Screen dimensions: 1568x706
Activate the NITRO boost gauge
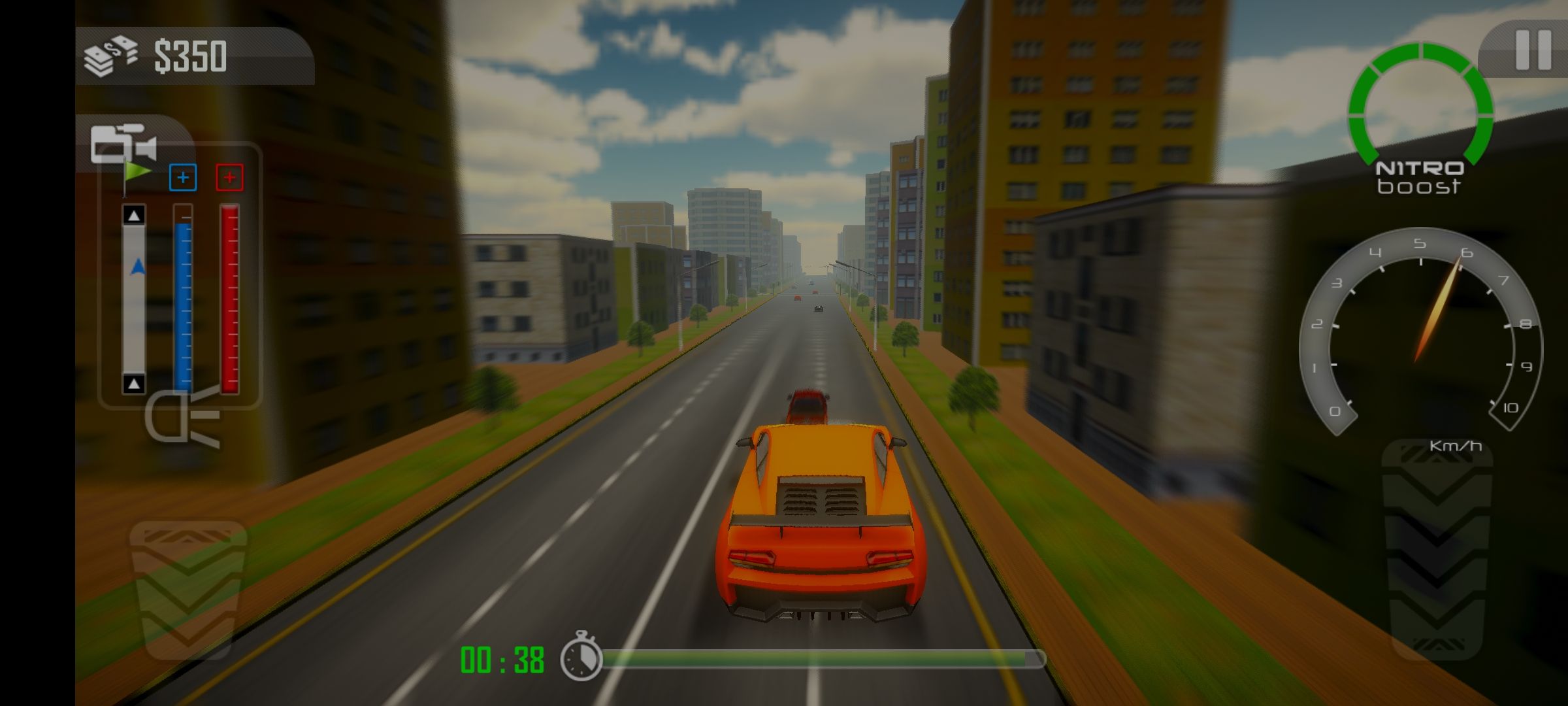pyautogui.click(x=1420, y=118)
